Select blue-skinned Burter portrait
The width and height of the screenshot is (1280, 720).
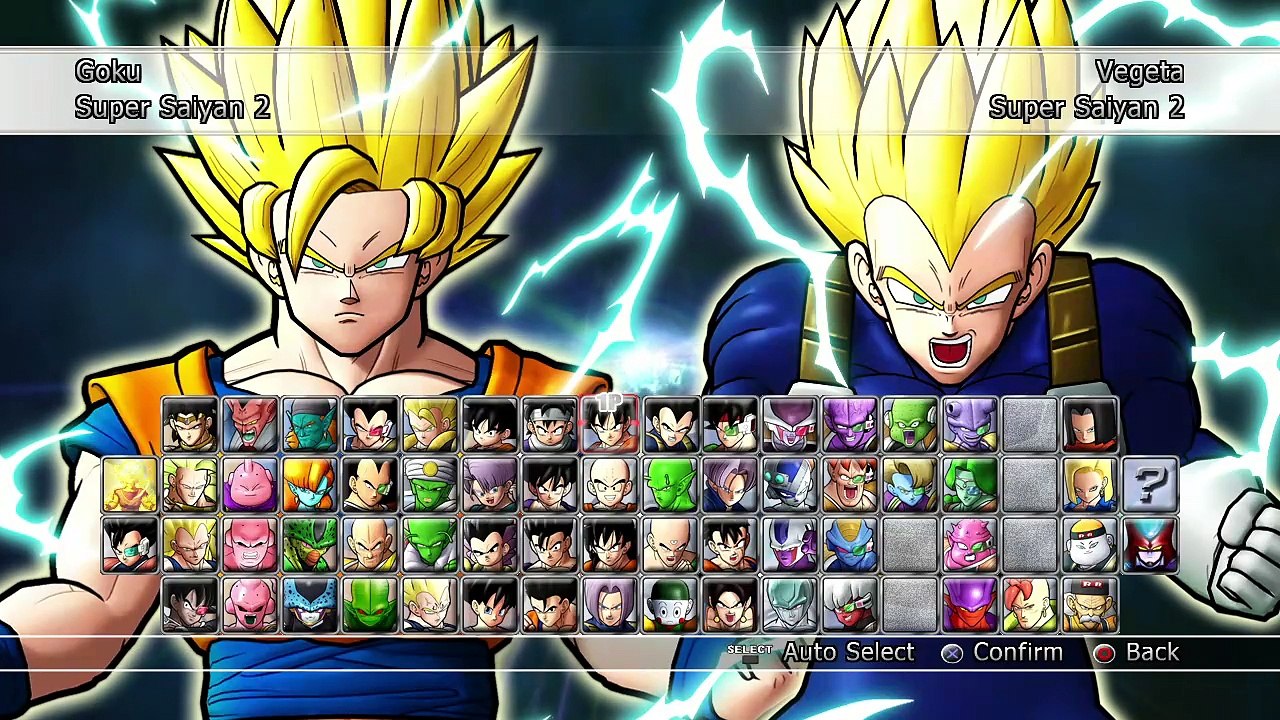point(850,545)
